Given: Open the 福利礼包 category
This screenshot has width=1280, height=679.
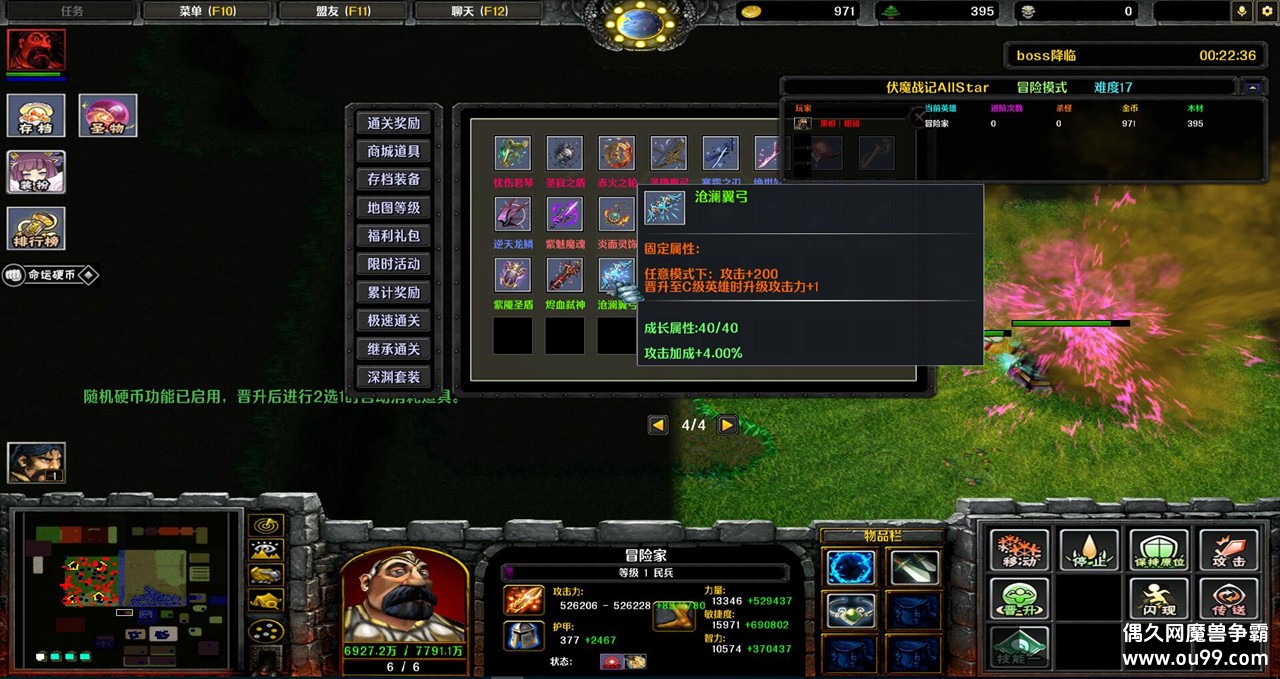Looking at the screenshot, I should 393,236.
